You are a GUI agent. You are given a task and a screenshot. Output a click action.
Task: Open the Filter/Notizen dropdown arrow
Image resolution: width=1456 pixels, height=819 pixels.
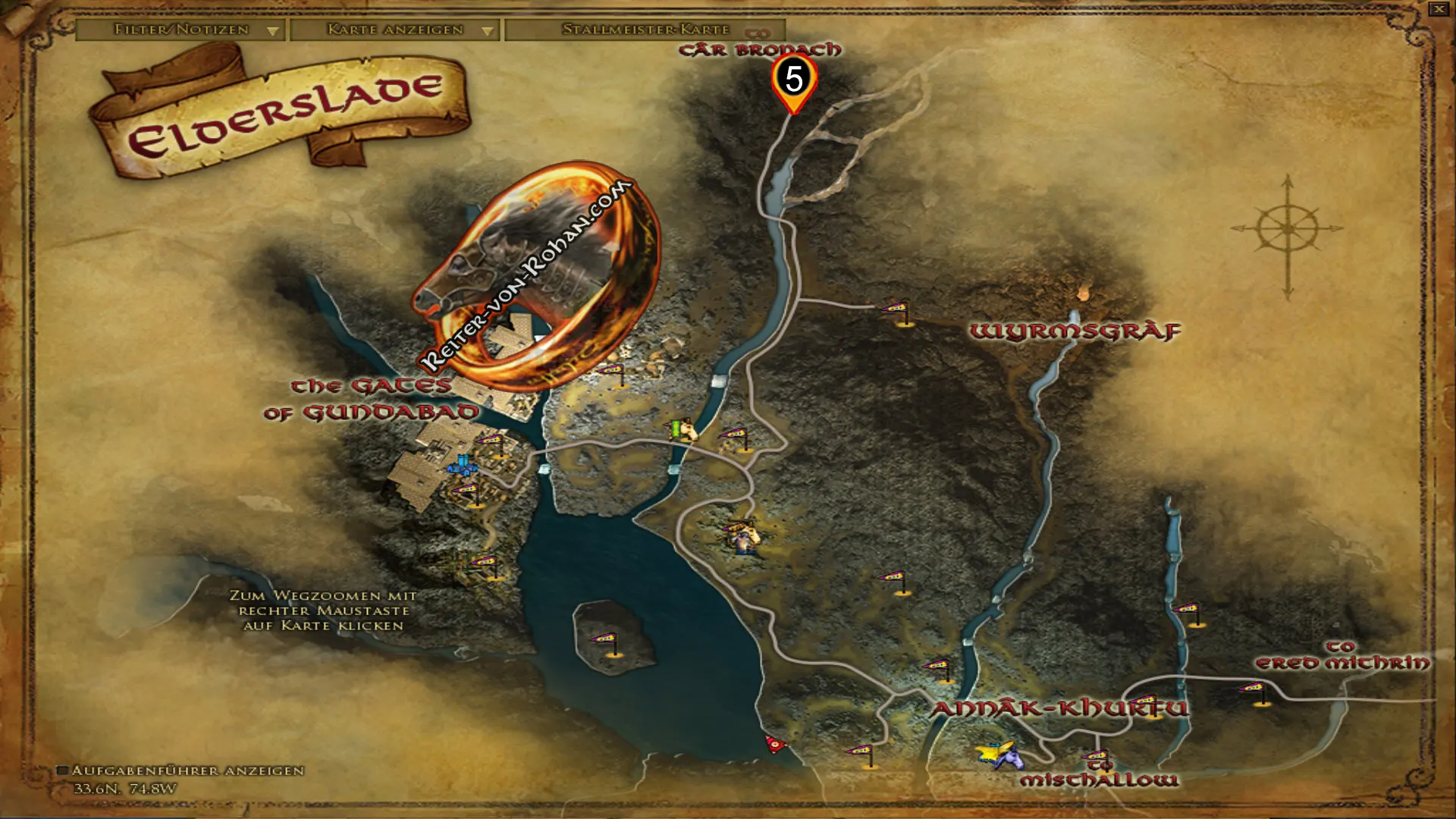click(271, 32)
